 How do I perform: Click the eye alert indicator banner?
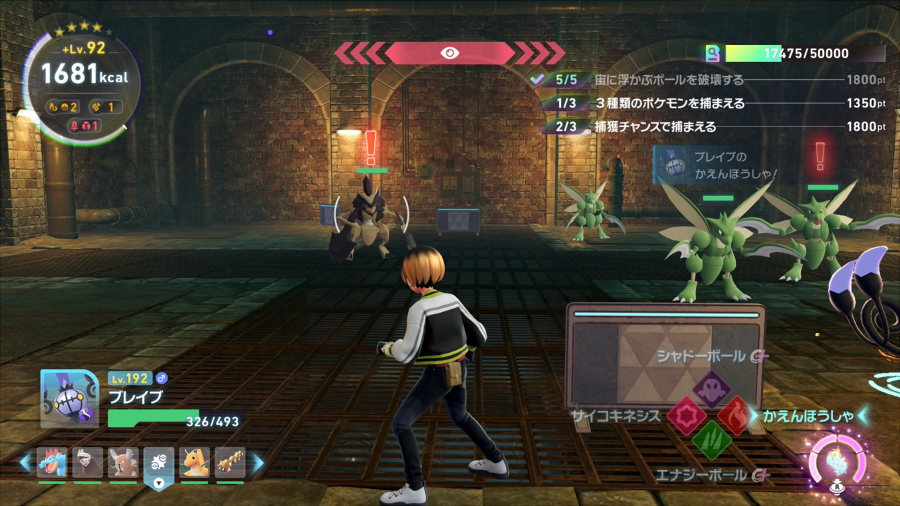(449, 53)
